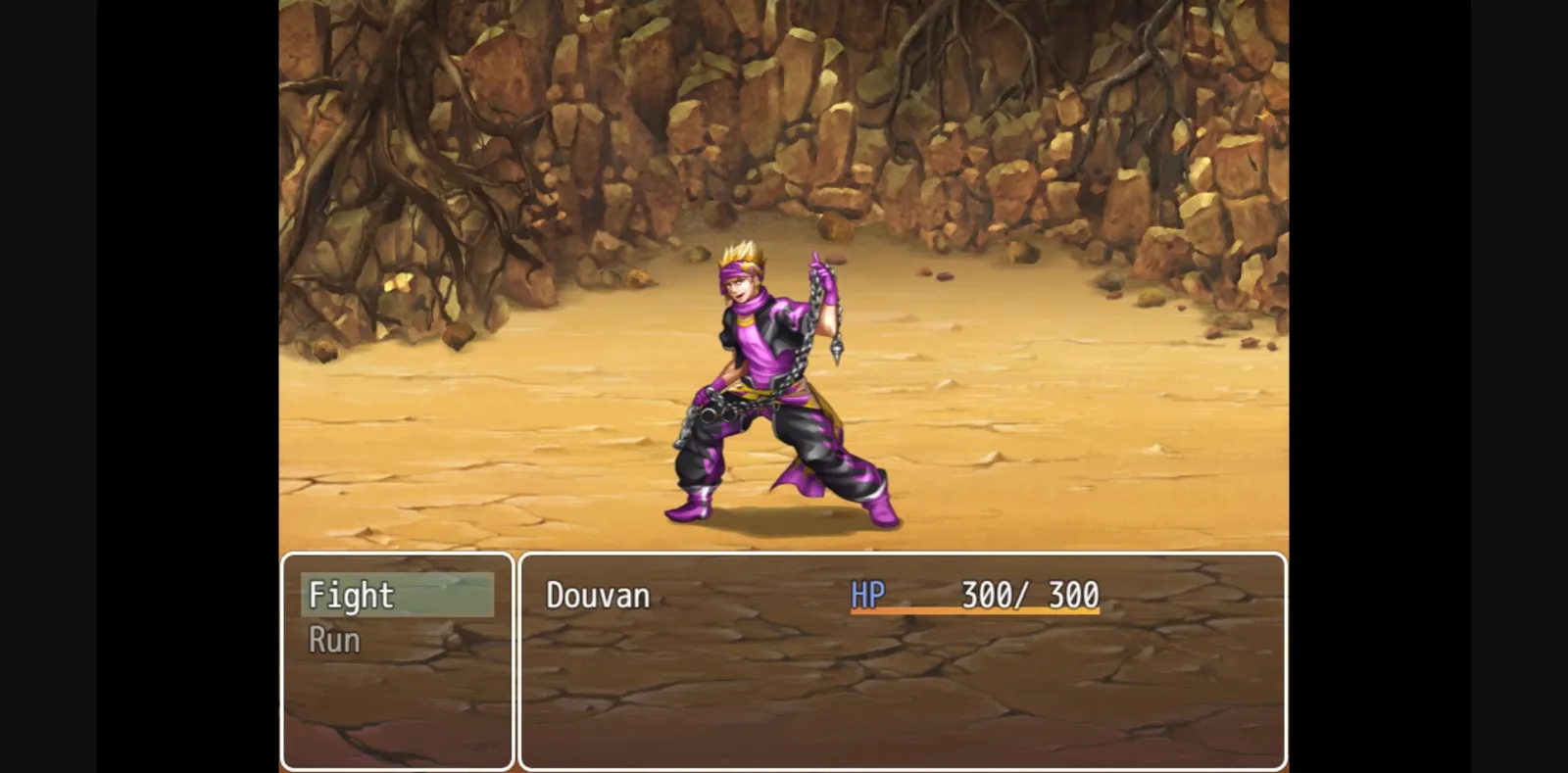The width and height of the screenshot is (1568, 773).
Task: Click below Run in the command list
Action: point(392,696)
